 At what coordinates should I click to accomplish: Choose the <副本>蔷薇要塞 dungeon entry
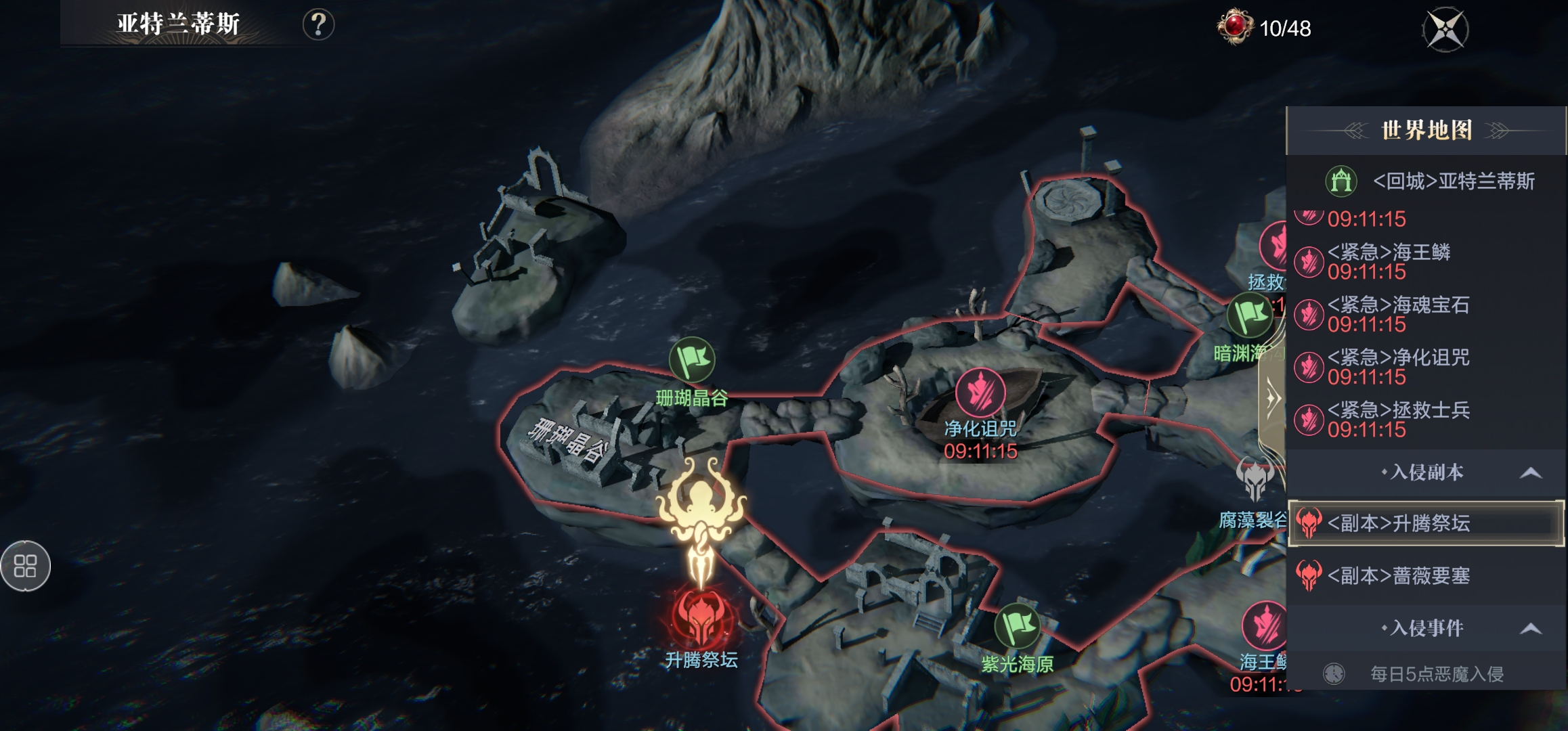(1397, 576)
